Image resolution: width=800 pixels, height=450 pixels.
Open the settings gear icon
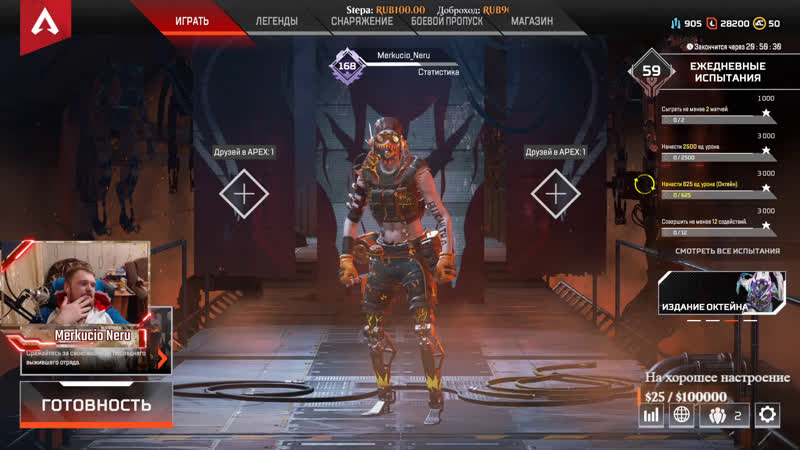point(767,414)
